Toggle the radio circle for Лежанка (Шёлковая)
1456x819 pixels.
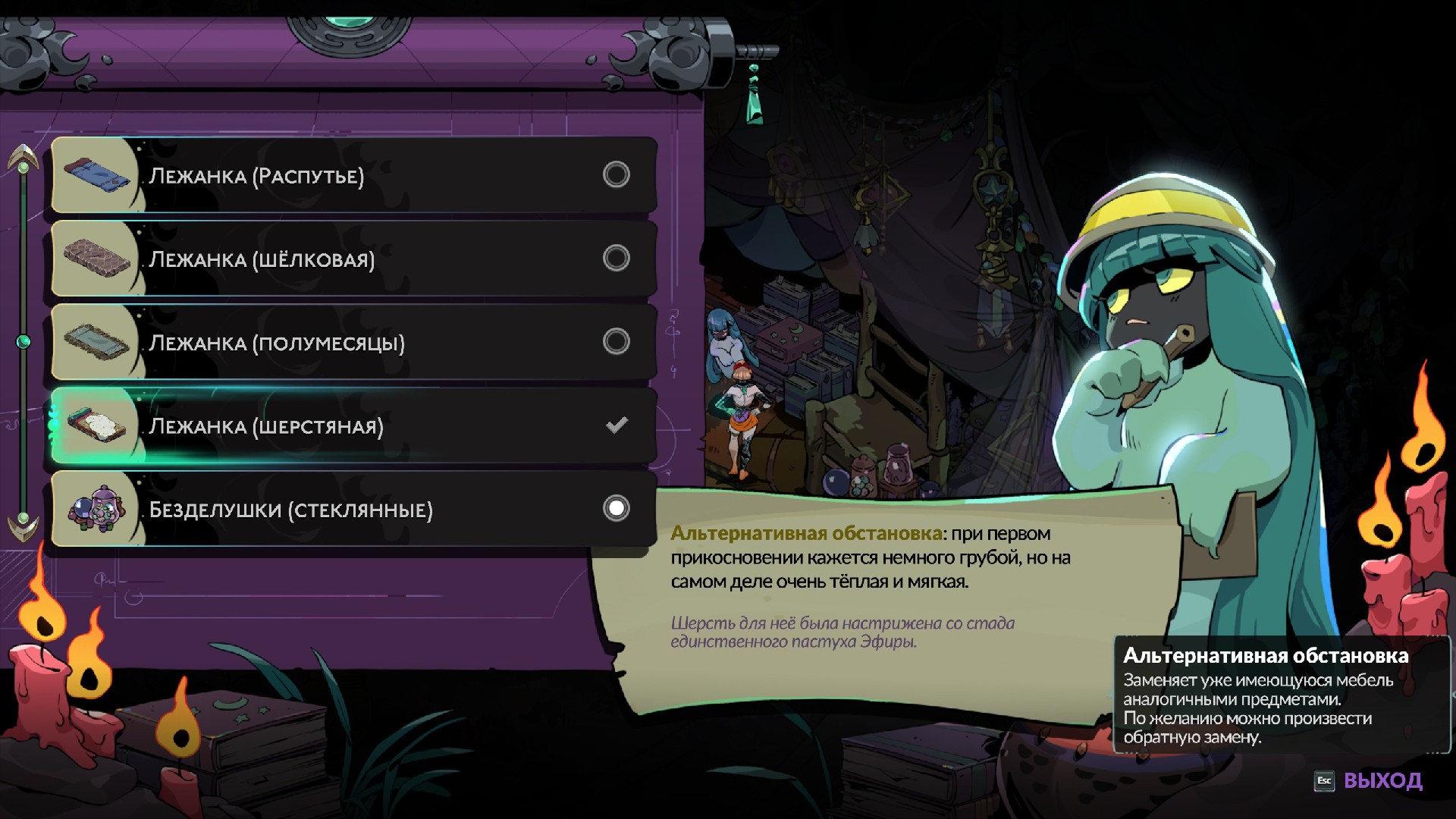point(616,259)
